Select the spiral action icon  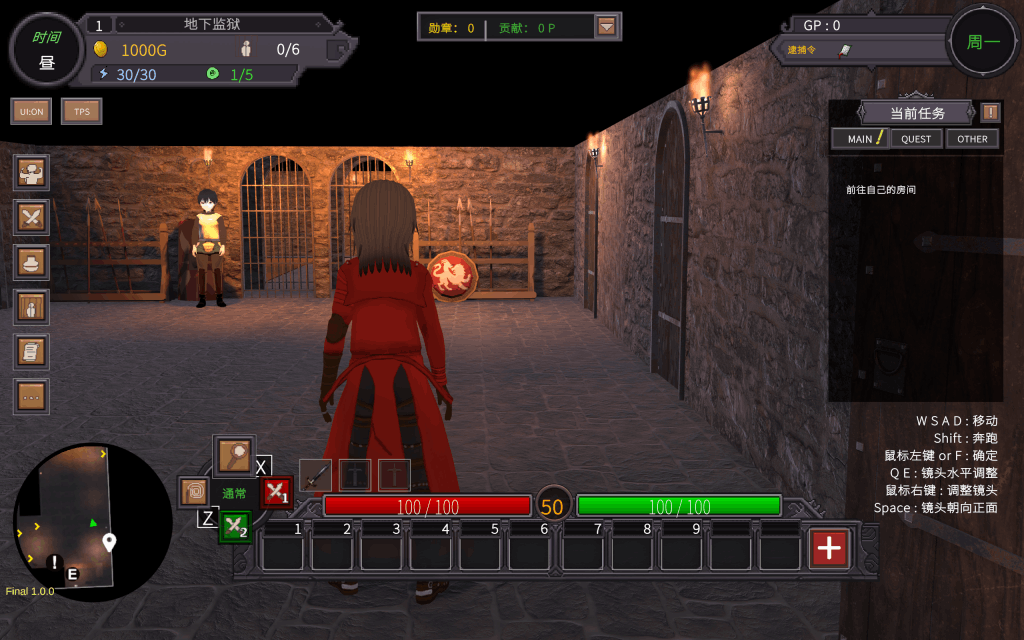click(x=194, y=492)
